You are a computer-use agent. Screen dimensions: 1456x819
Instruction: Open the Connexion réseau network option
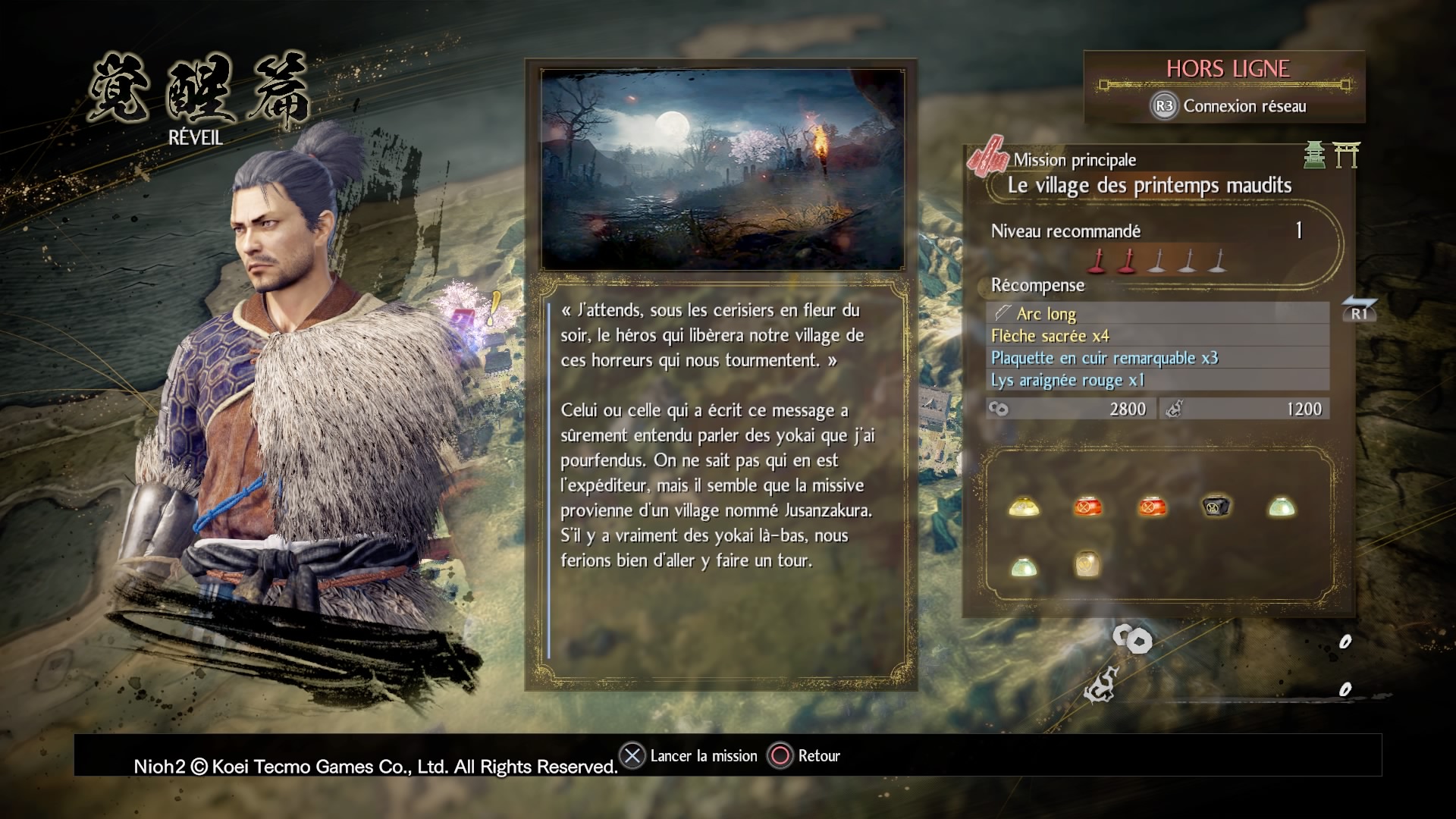click(1228, 106)
